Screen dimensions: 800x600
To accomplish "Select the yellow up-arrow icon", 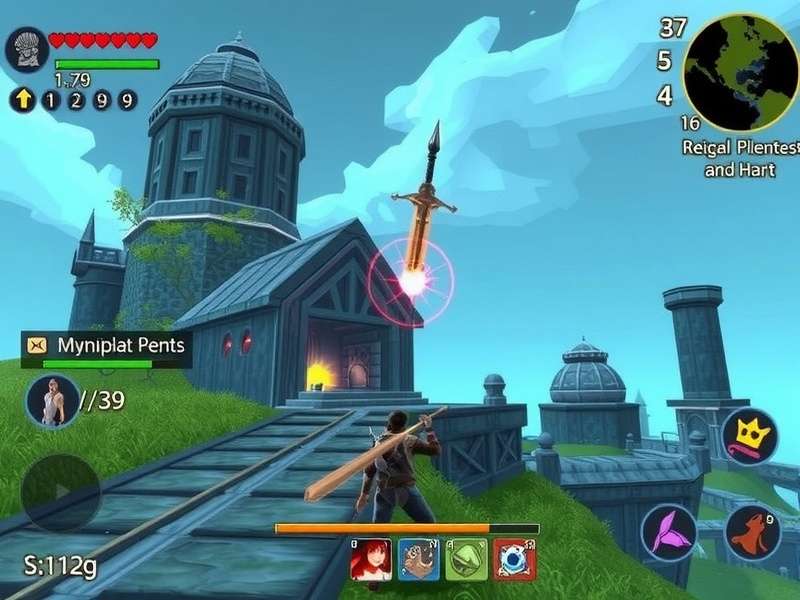I will [x=22, y=99].
